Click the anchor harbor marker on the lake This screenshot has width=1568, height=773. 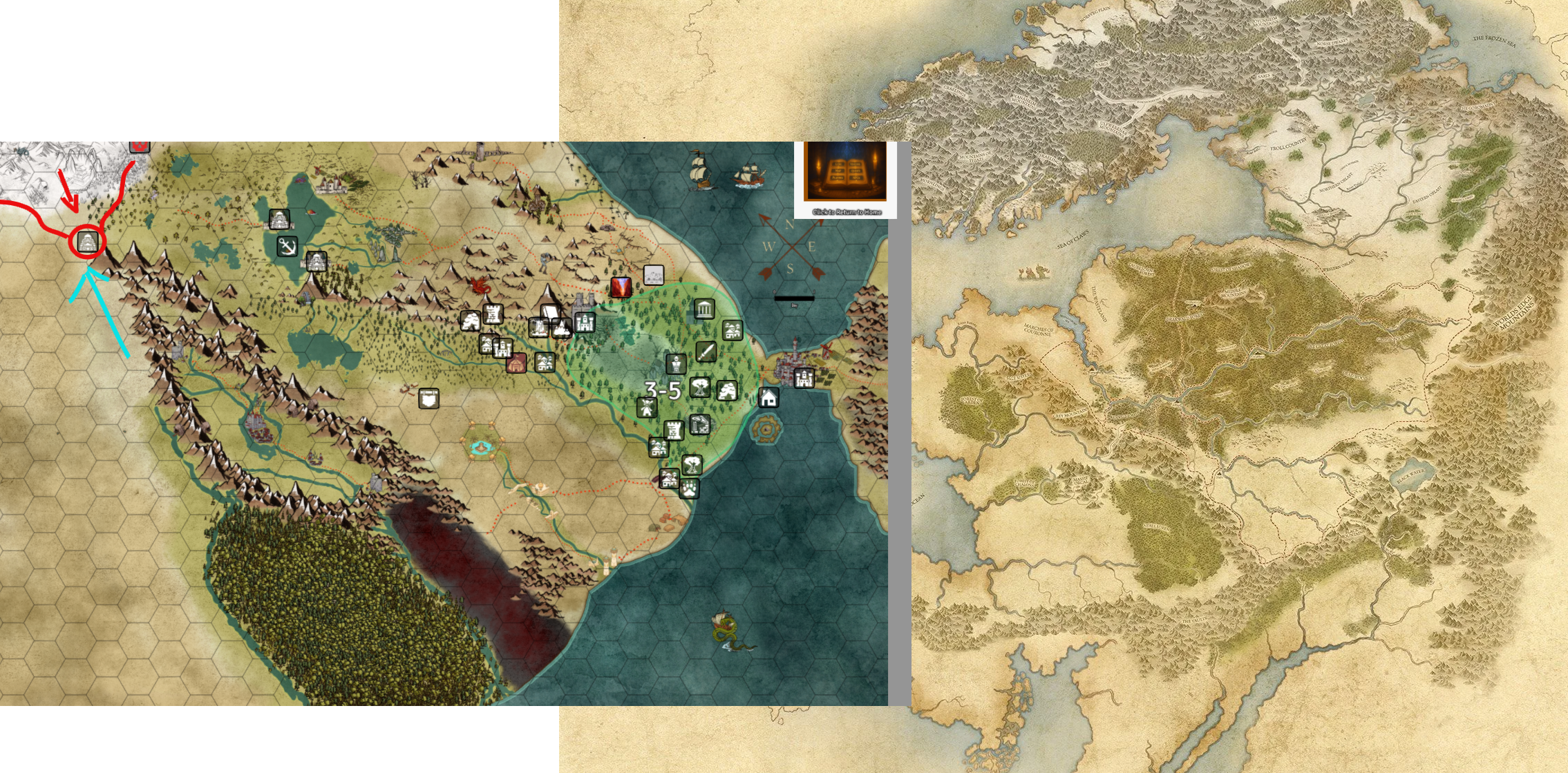coord(285,245)
